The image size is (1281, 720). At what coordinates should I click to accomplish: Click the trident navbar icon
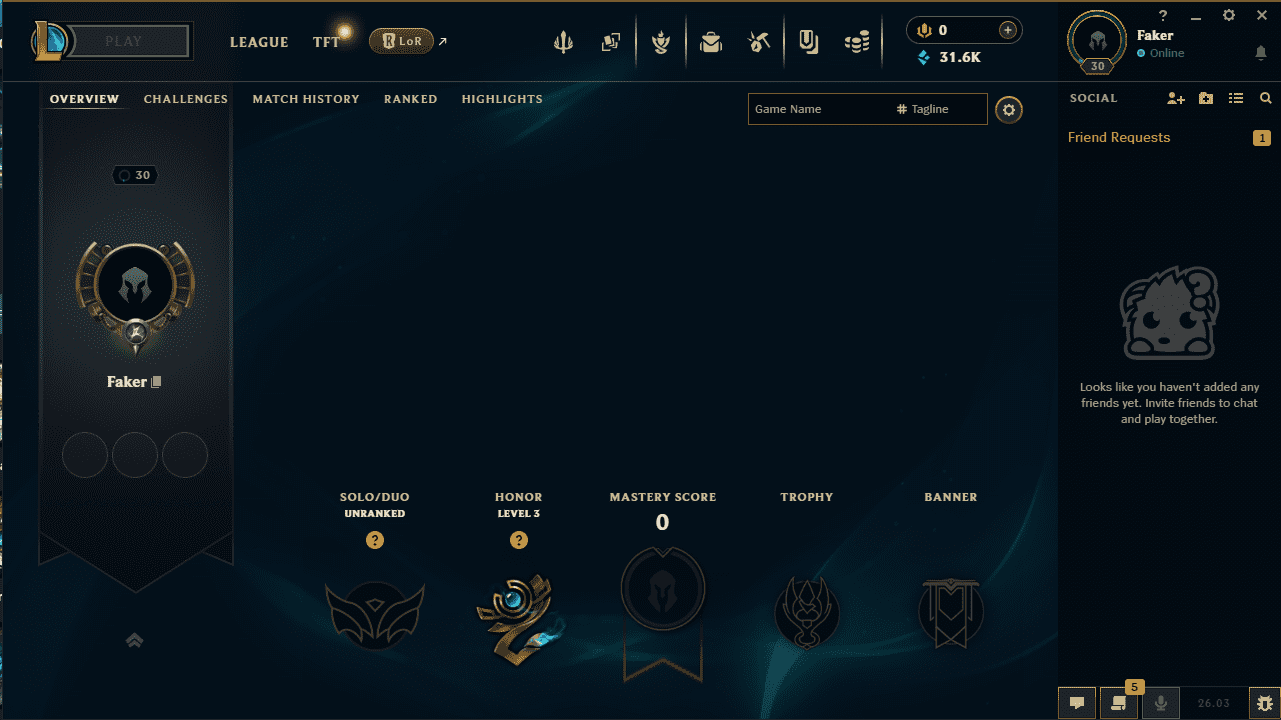coord(563,42)
